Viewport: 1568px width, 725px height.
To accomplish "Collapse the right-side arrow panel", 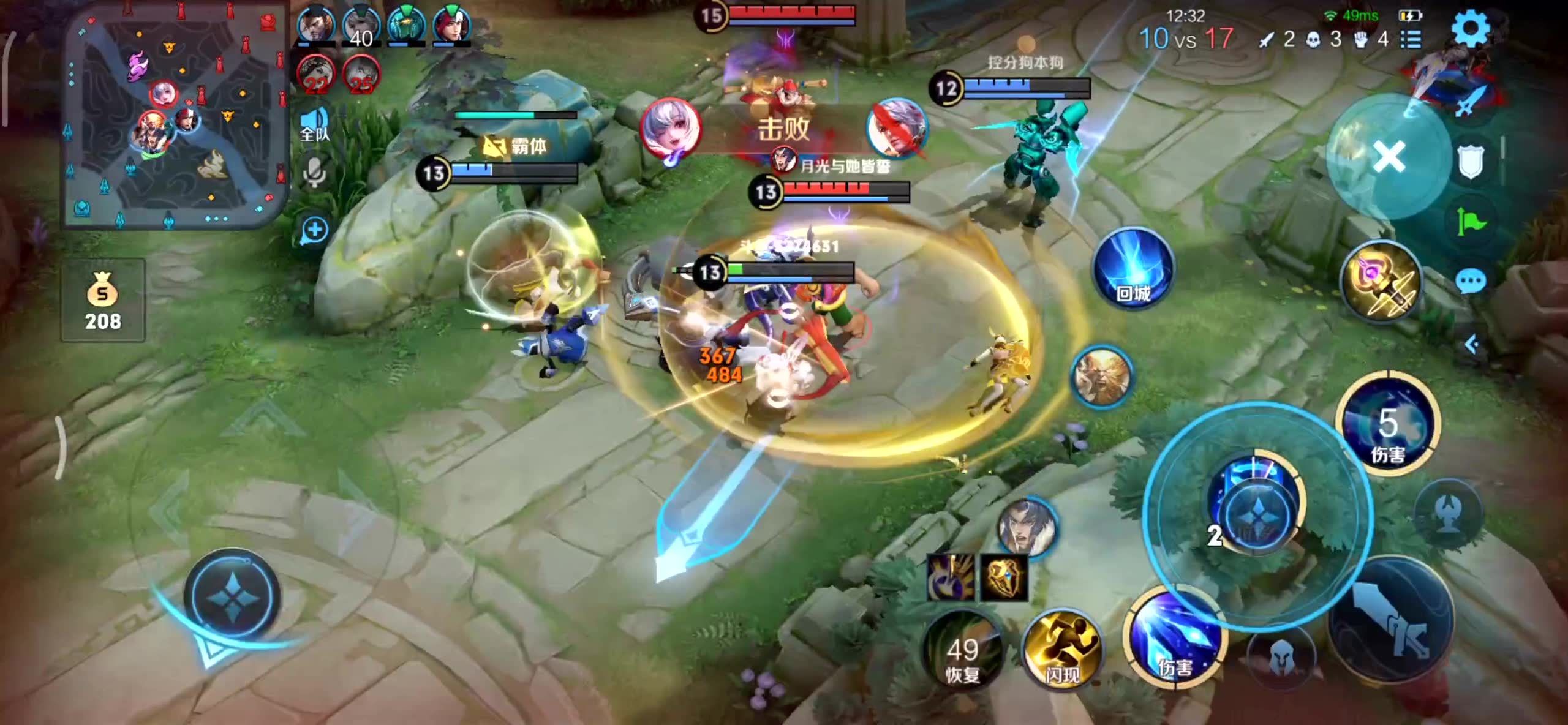I will [x=1471, y=345].
